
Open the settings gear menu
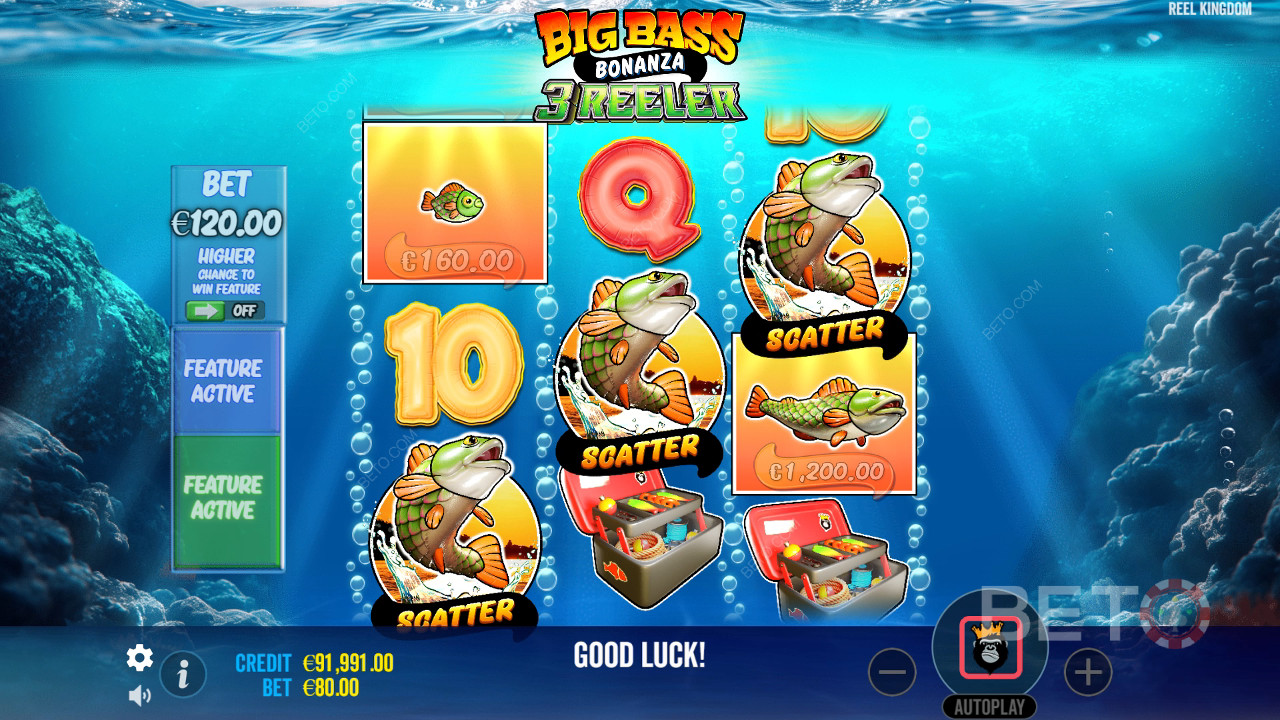pyautogui.click(x=140, y=657)
